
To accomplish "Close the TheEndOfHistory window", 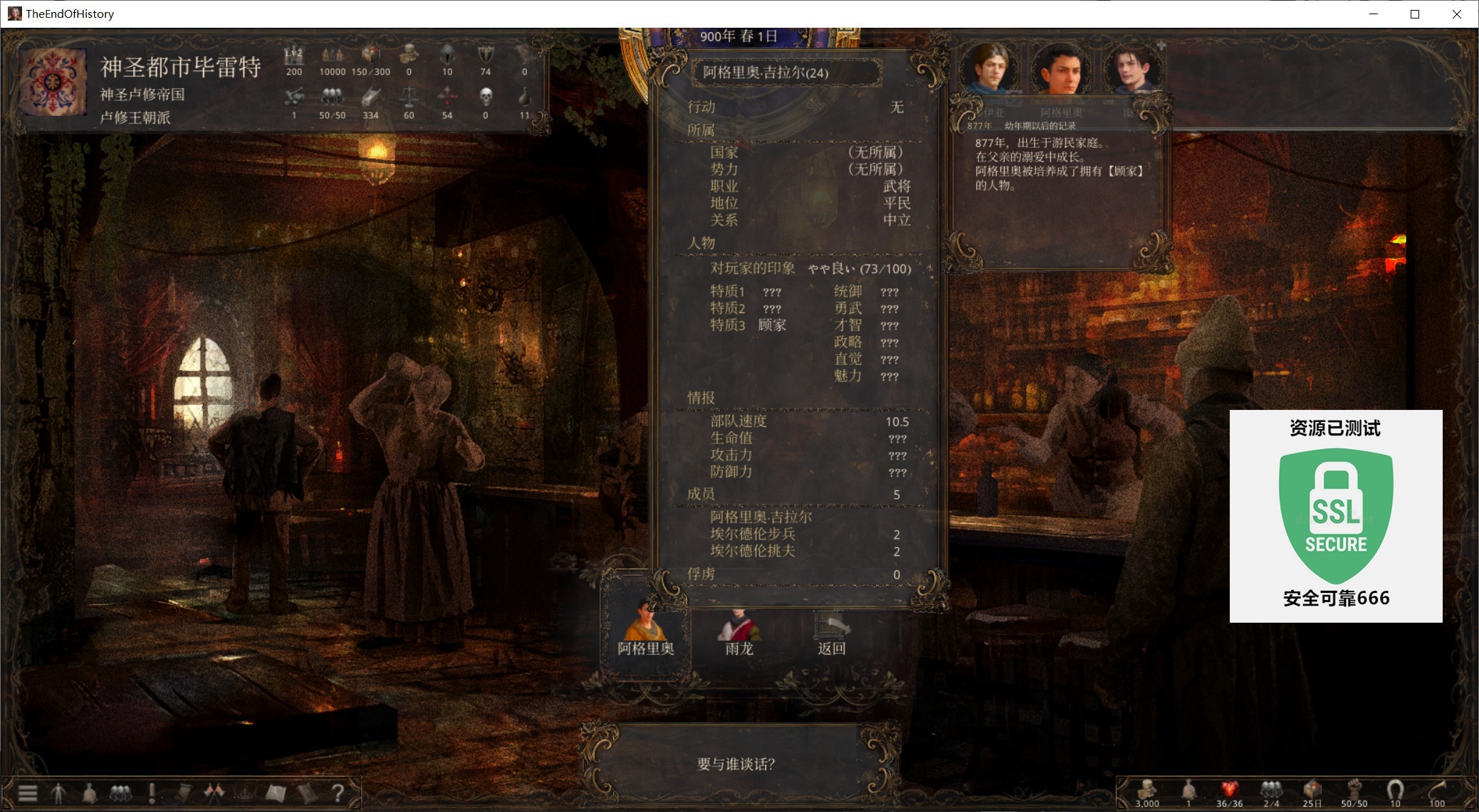I will [x=1456, y=14].
